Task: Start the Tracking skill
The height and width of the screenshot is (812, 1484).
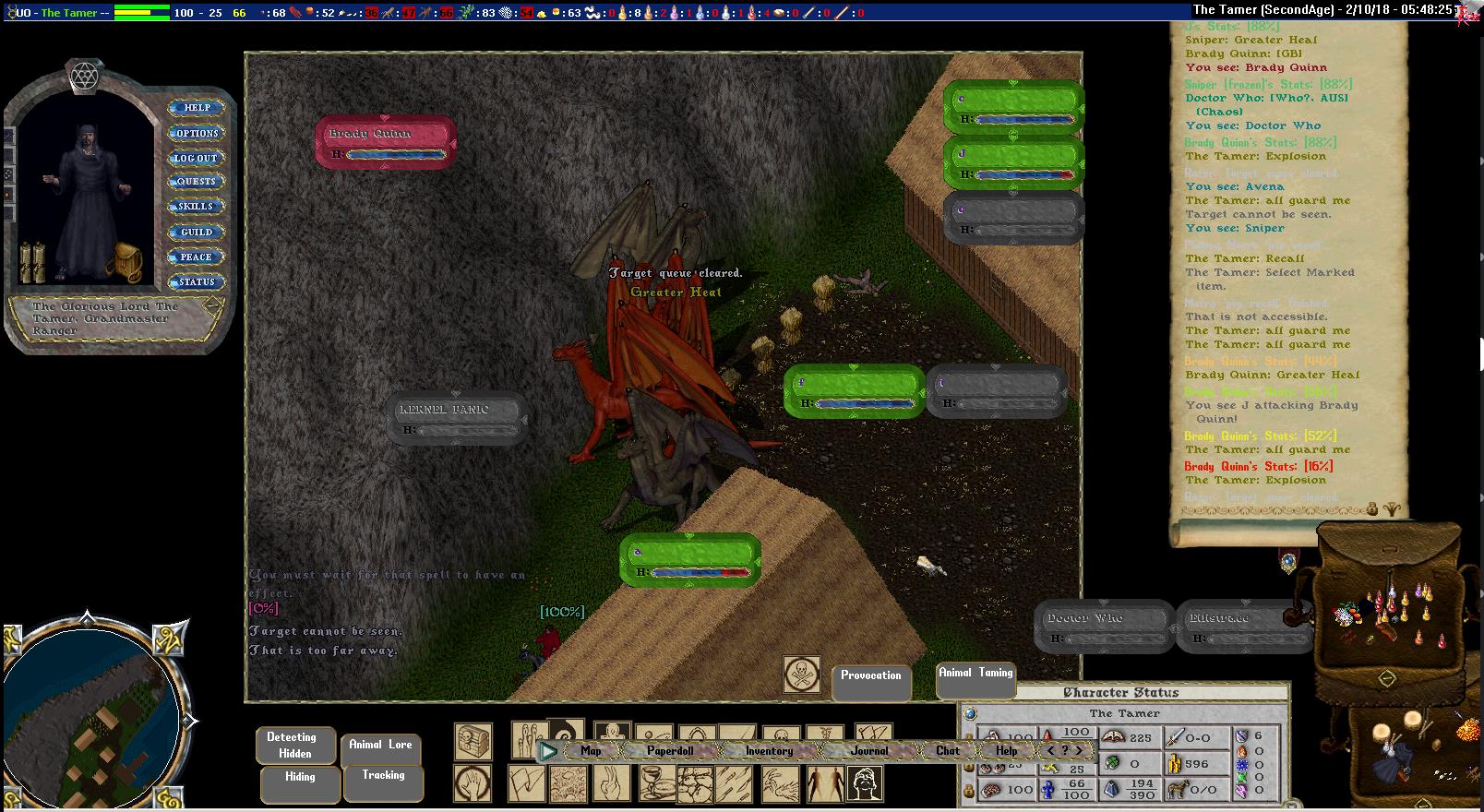Action: pyautogui.click(x=383, y=781)
